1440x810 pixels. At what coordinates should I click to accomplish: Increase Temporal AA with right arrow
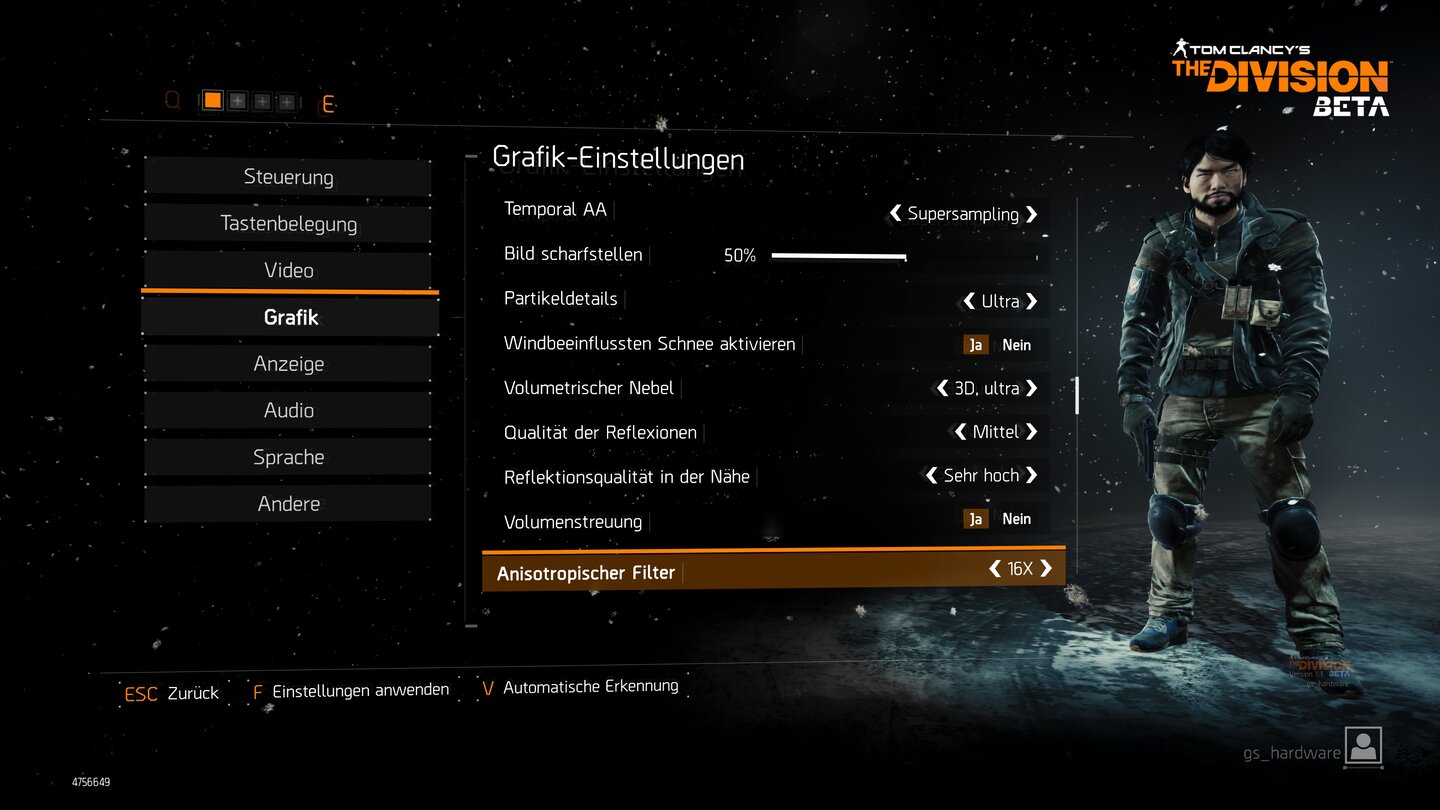click(x=1034, y=214)
